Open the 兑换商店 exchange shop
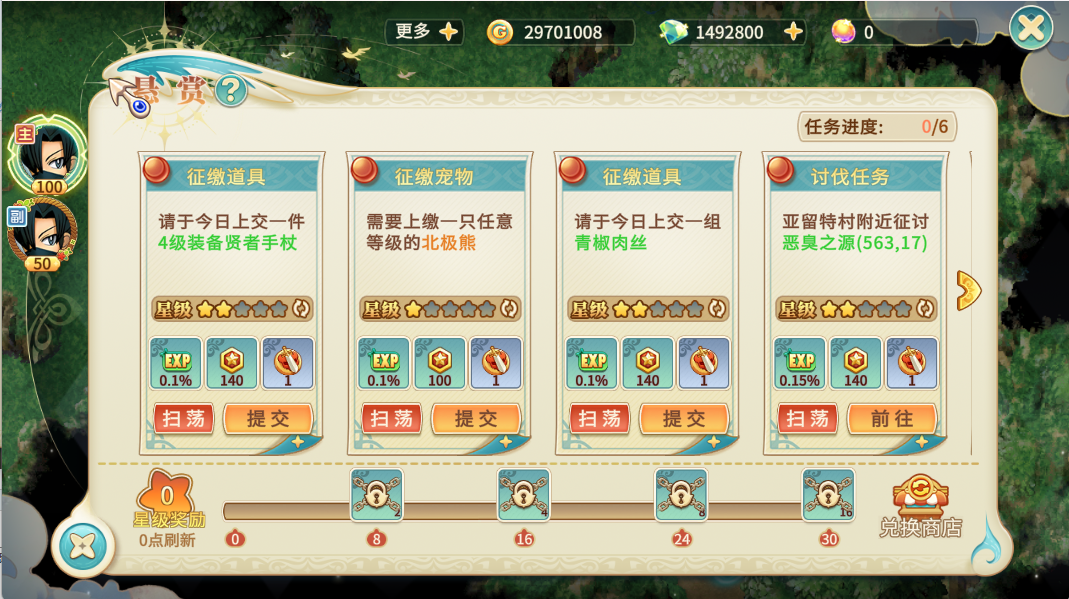The image size is (1069, 599). click(x=920, y=506)
